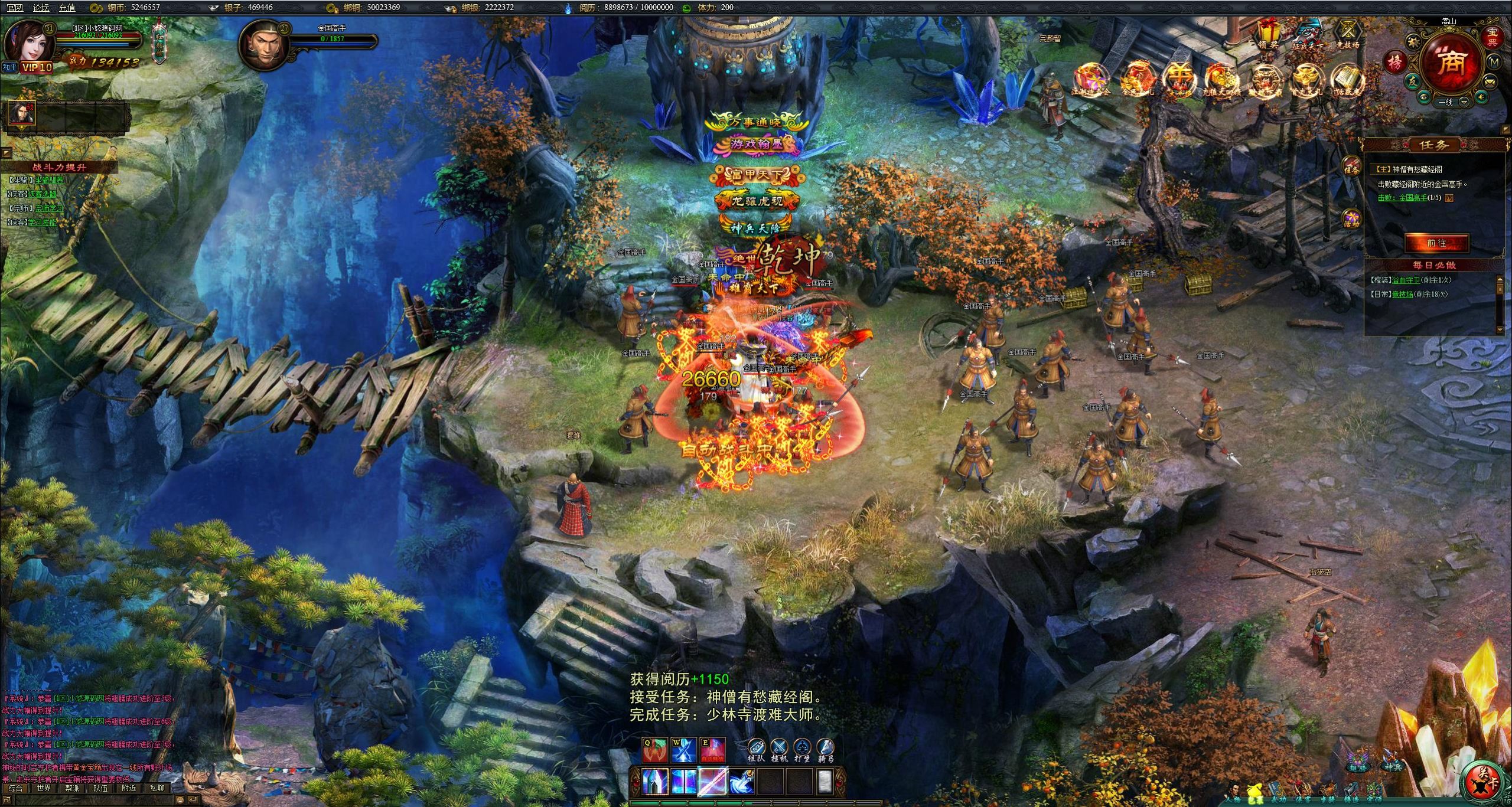The image size is (1512, 807).
Task: Open the 榜 rankings button
Action: 1395,61
